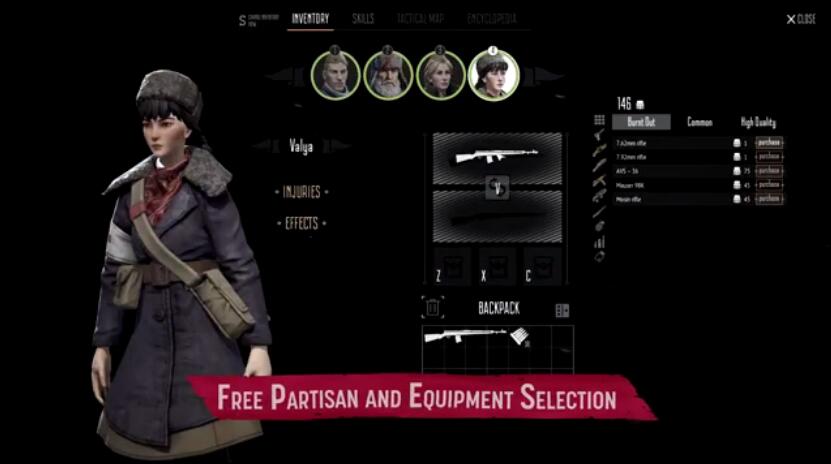Select the Burnt Out quality tab
This screenshot has width=831, height=464.
(641, 122)
